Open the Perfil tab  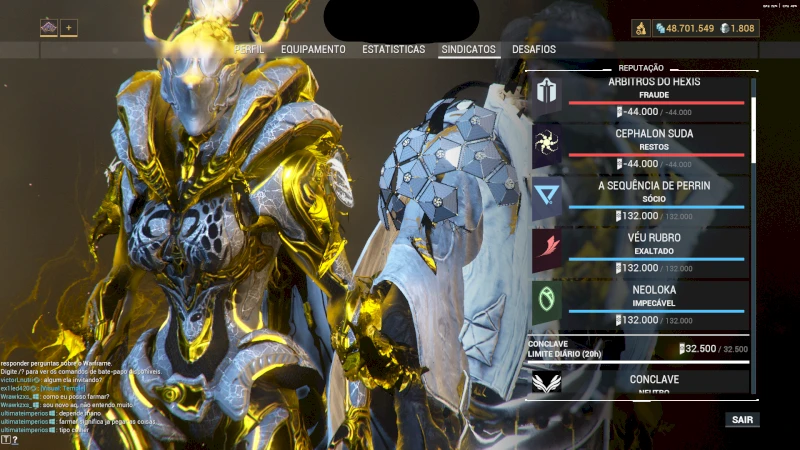(250, 49)
